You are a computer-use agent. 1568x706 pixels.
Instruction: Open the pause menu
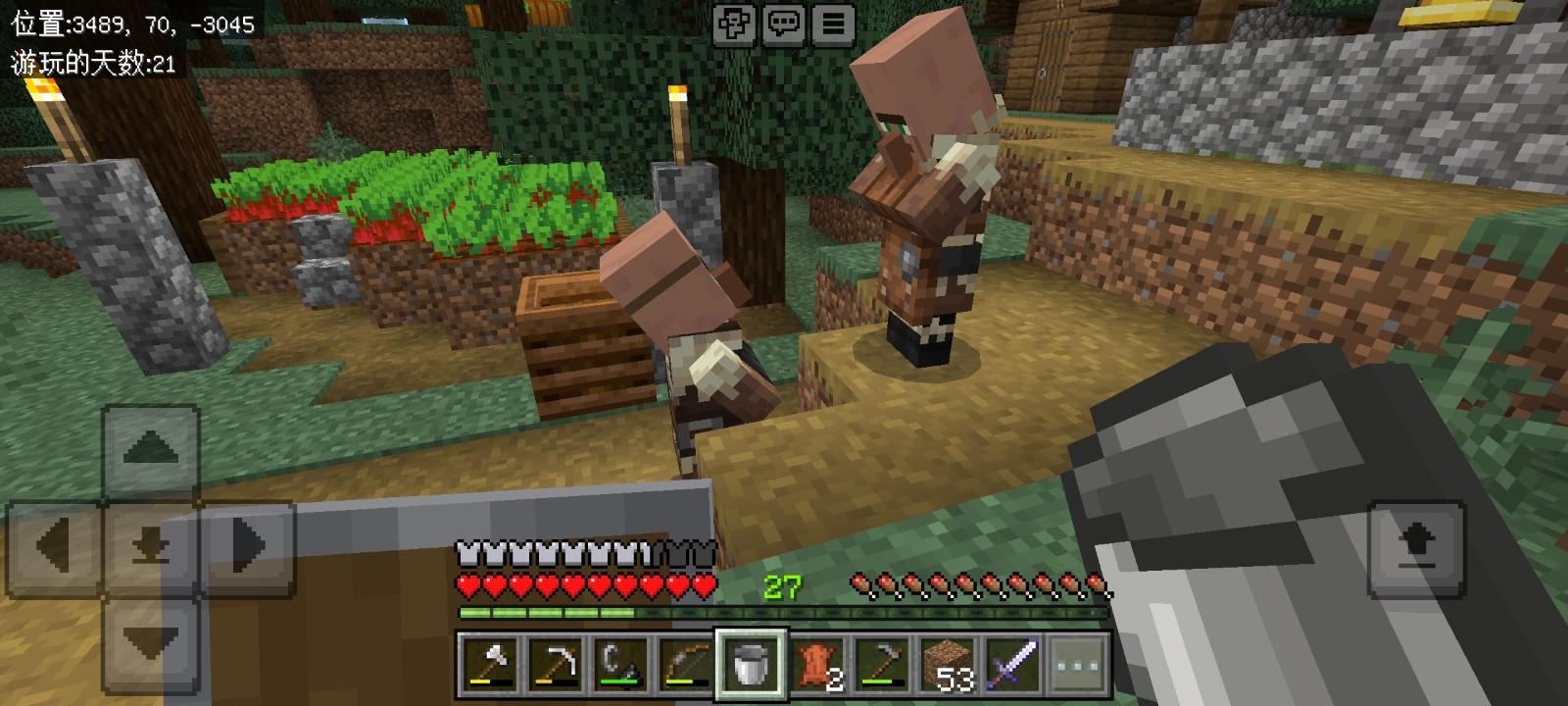tap(833, 24)
